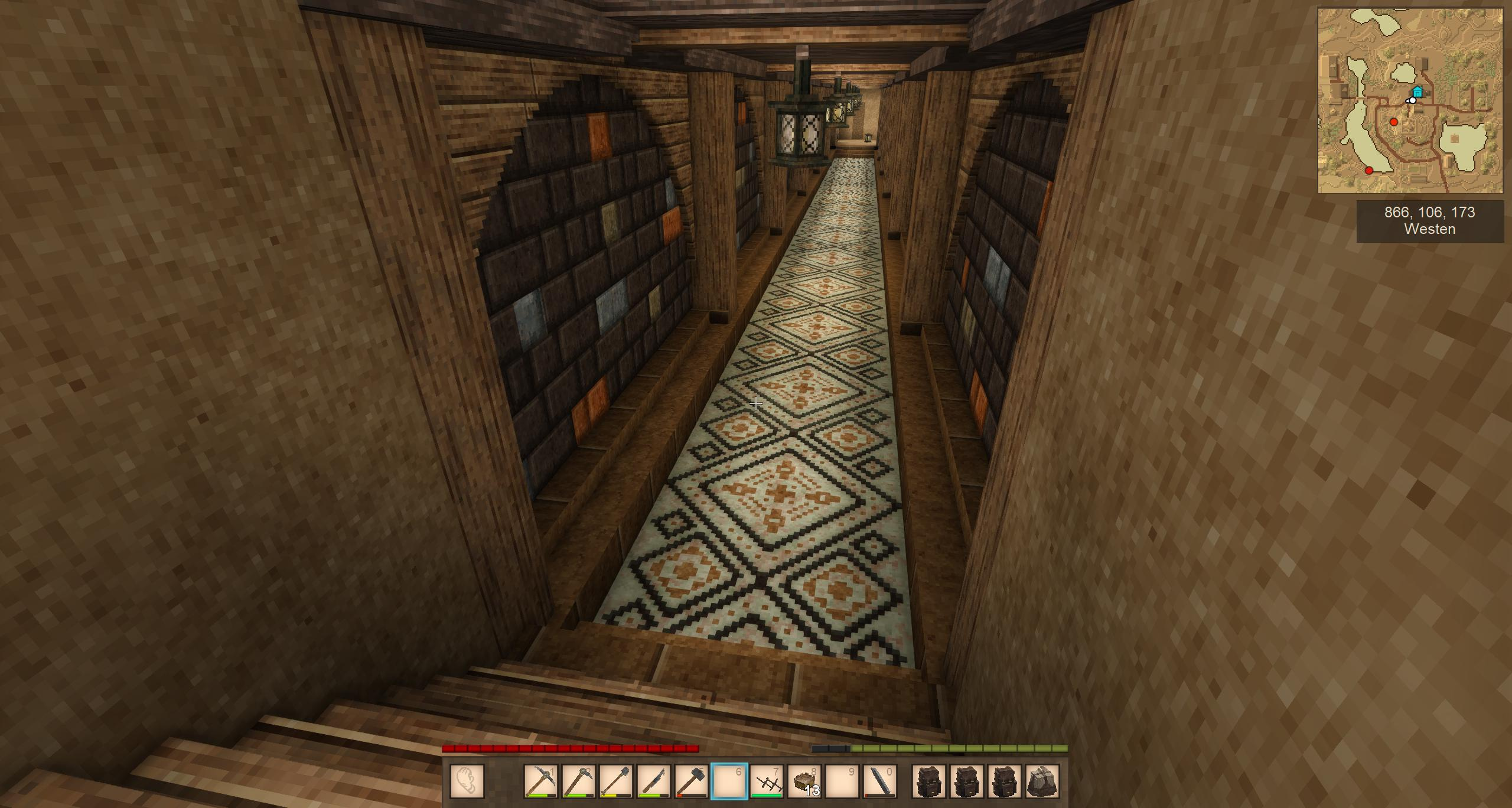Open the light grey sack bag slot
Screen dimensions: 1512x808
(1042, 781)
